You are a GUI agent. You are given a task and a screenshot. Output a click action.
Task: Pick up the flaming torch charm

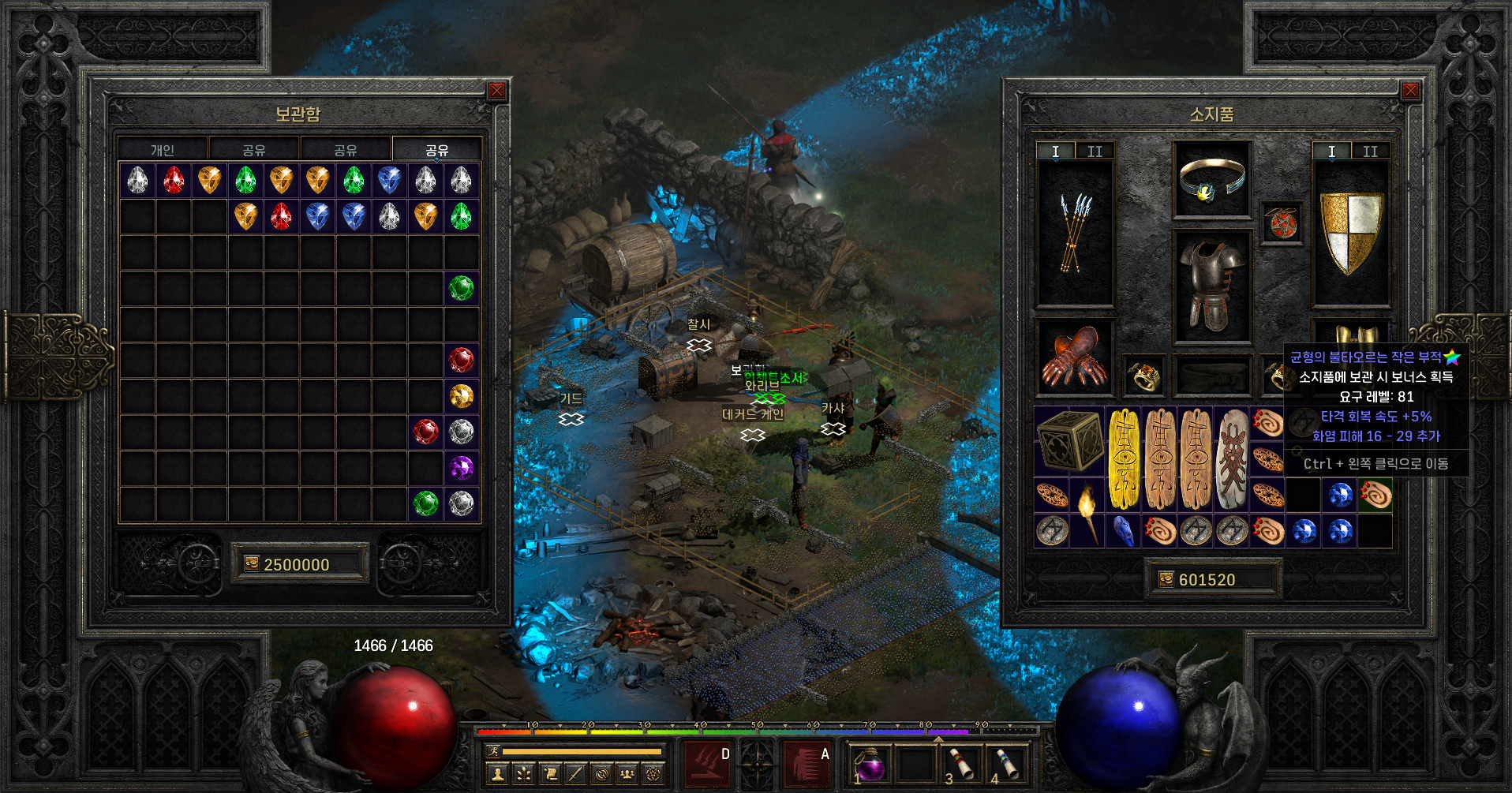(x=1088, y=513)
